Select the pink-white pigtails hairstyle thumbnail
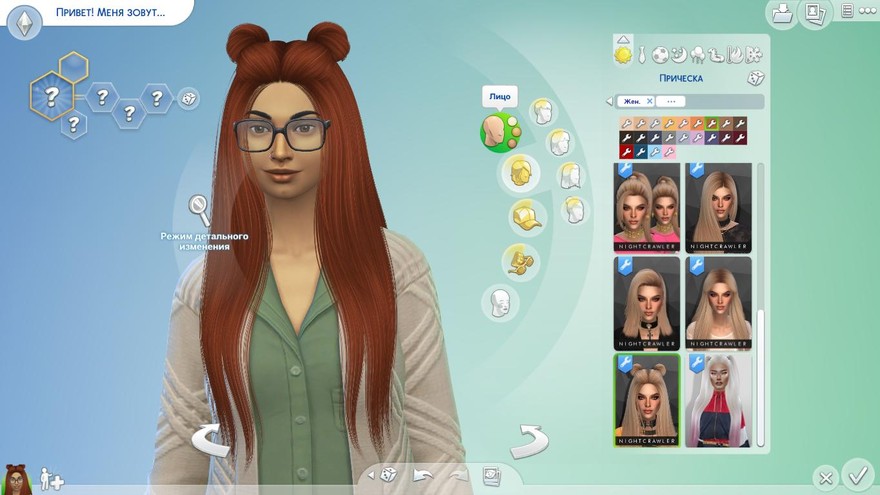This screenshot has width=880, height=495. tap(718, 399)
